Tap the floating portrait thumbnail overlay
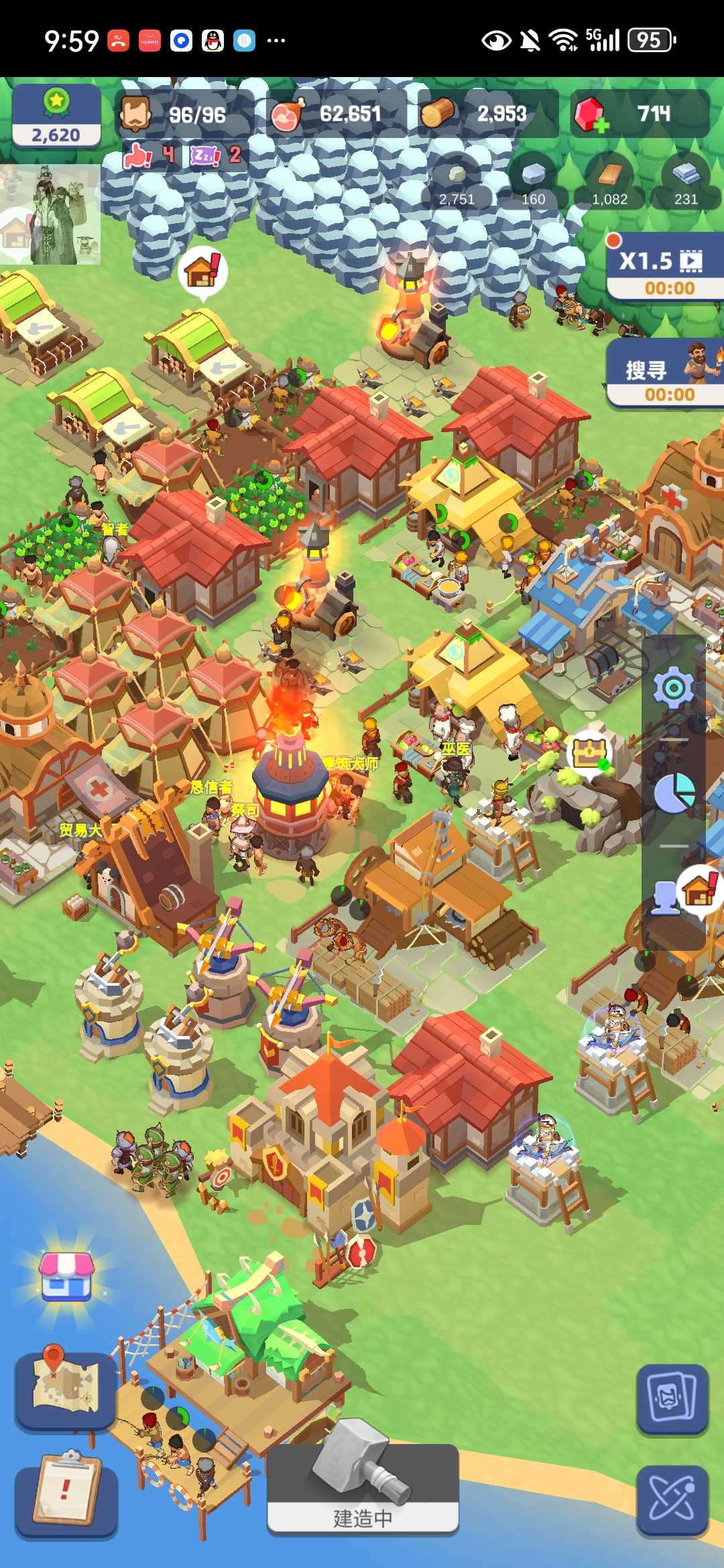The height and width of the screenshot is (1568, 724). point(50,214)
